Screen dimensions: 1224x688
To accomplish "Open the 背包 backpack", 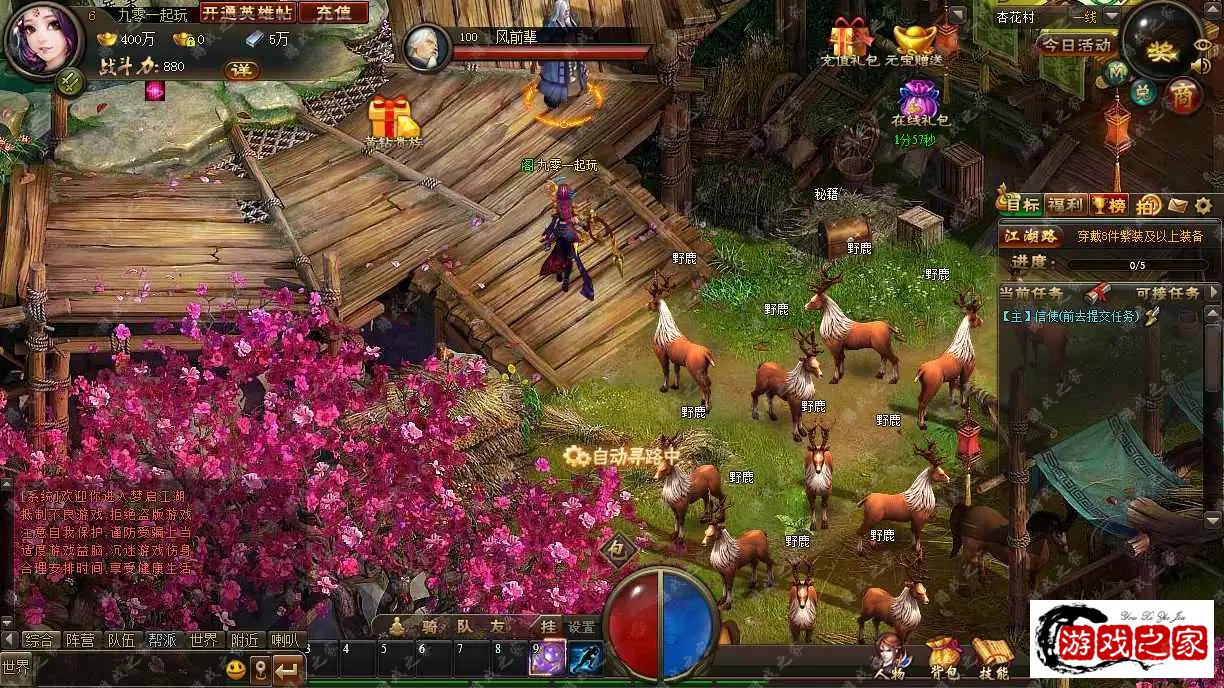I will coord(943,656).
